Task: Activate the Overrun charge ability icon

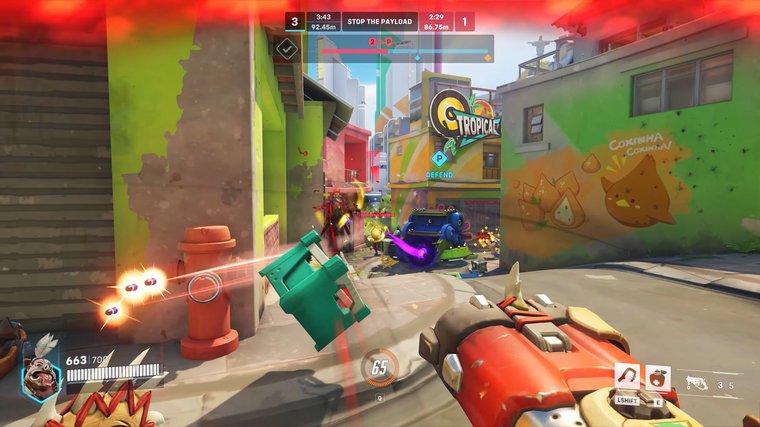Action: point(627,376)
